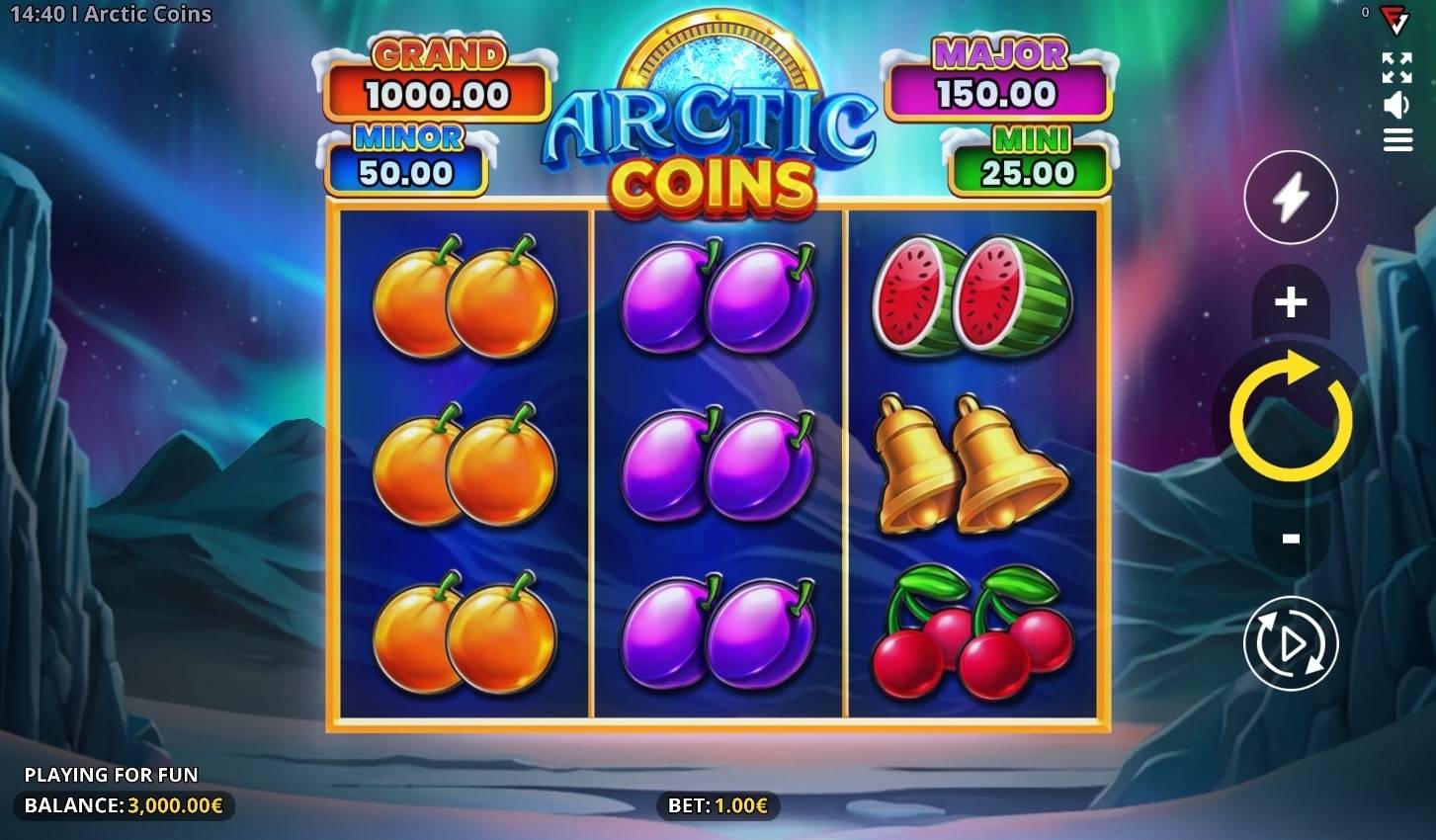This screenshot has width=1436, height=840.
Task: Open the hamburger game menu
Action: click(1397, 141)
